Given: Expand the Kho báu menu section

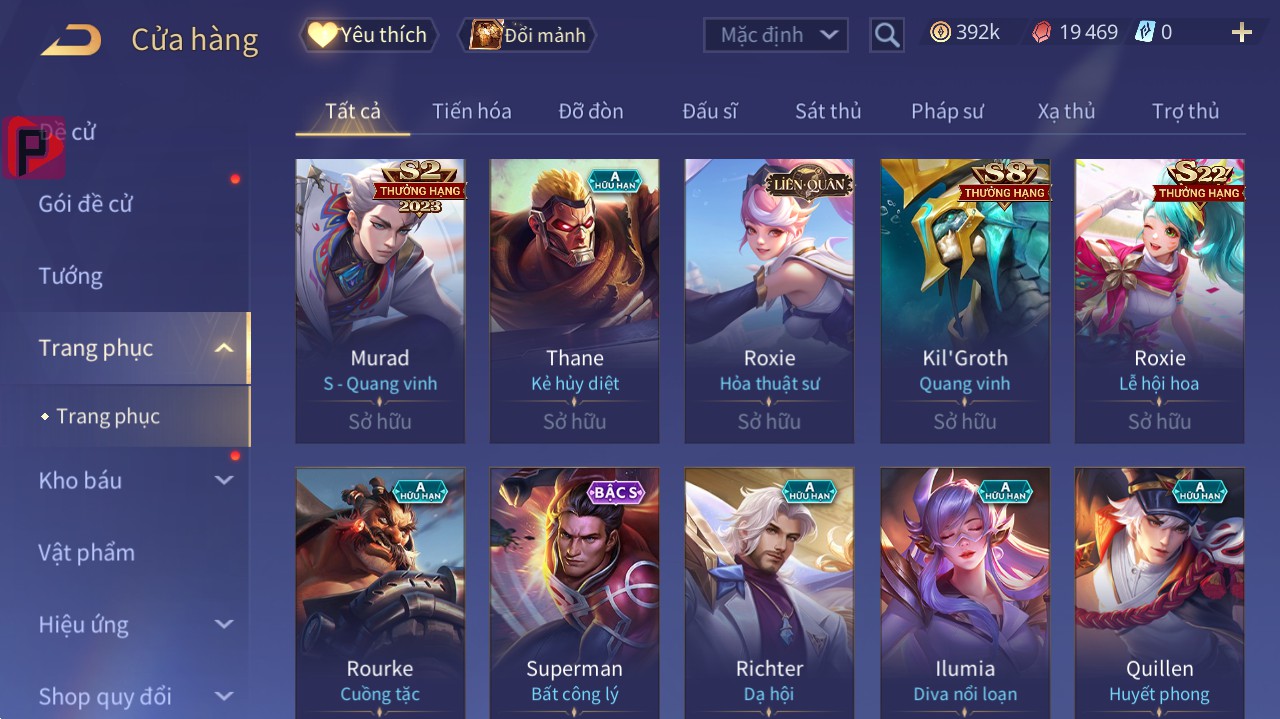Looking at the screenshot, I should point(135,481).
